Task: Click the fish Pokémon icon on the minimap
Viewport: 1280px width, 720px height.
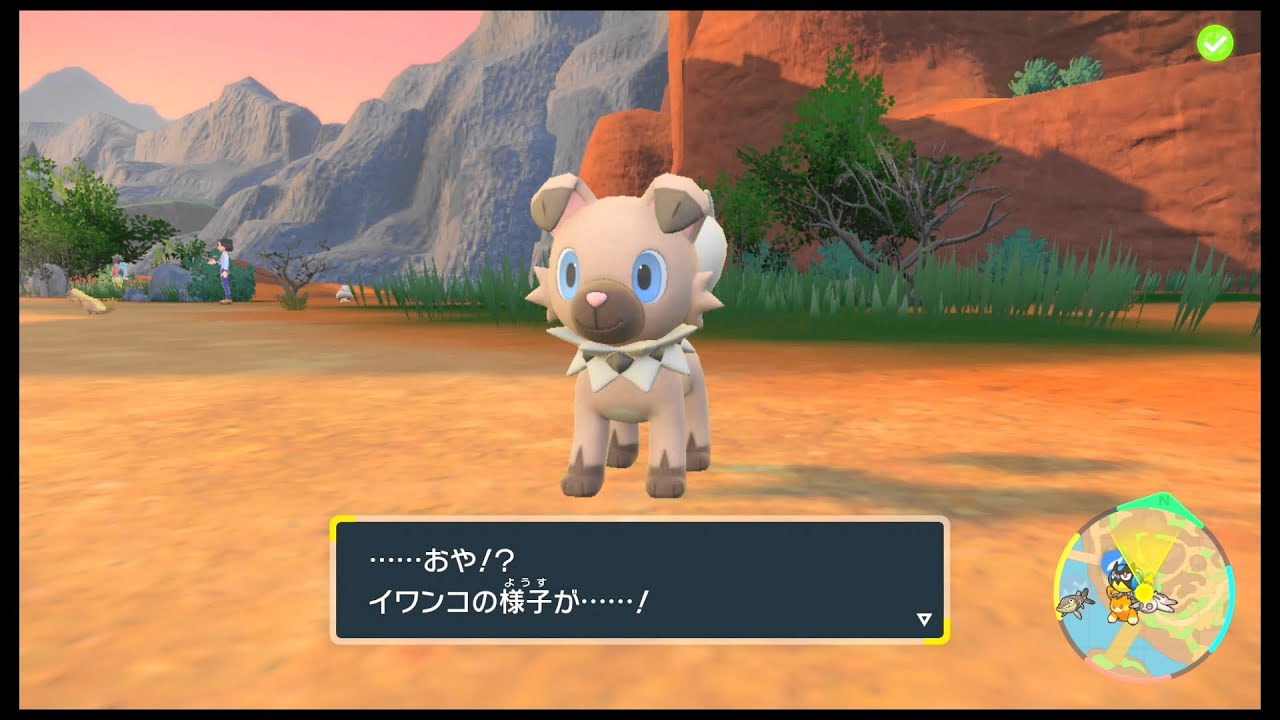Action: click(1073, 603)
